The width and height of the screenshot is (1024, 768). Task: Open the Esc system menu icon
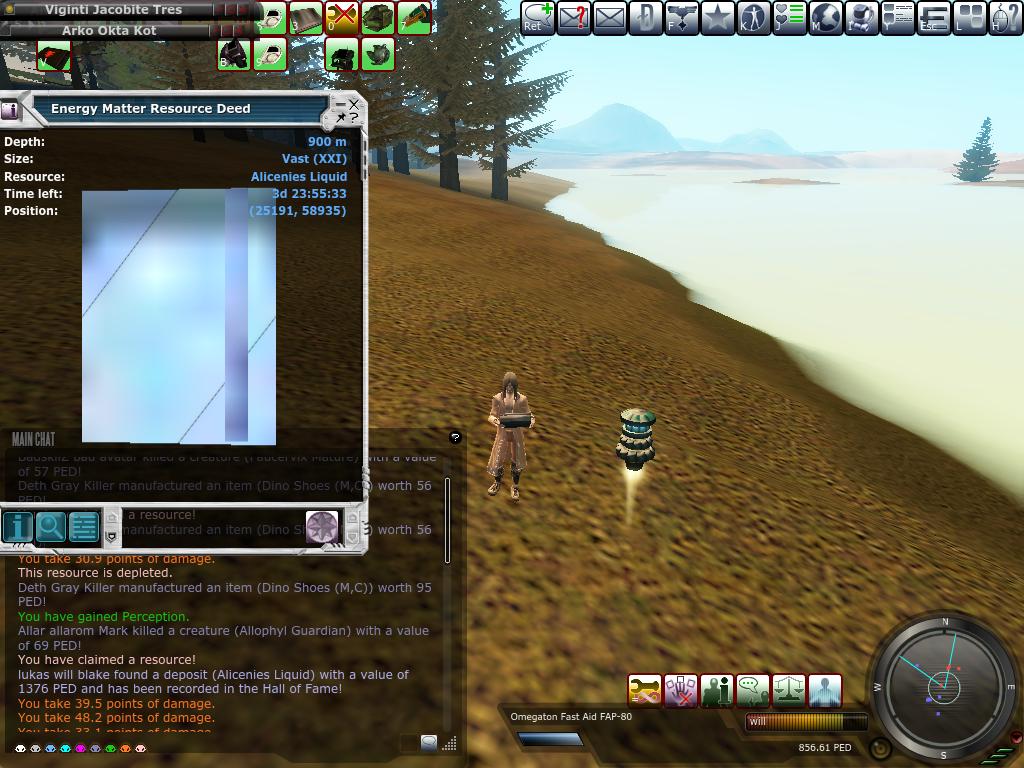tap(933, 18)
